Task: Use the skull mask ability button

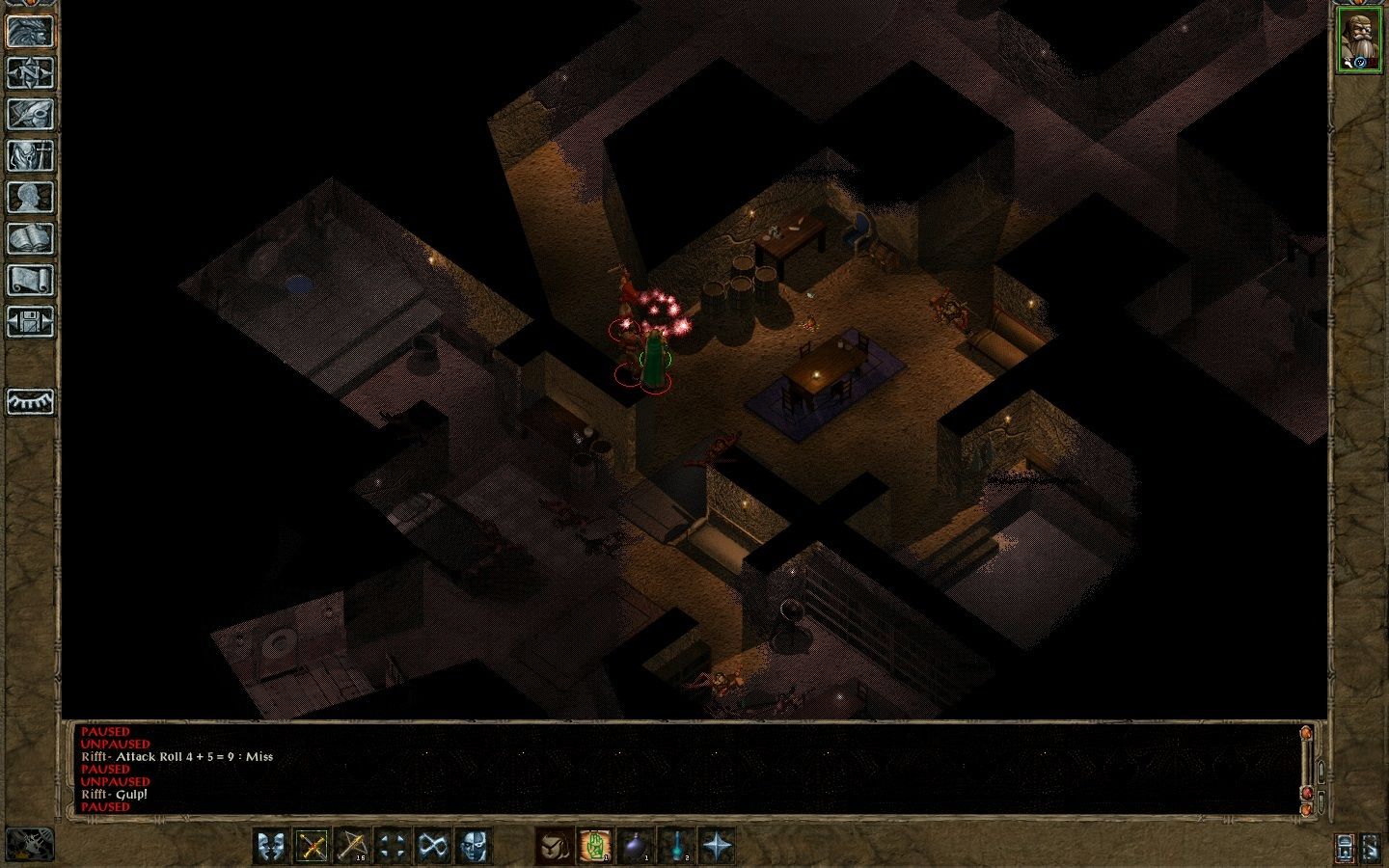Action: click(474, 847)
